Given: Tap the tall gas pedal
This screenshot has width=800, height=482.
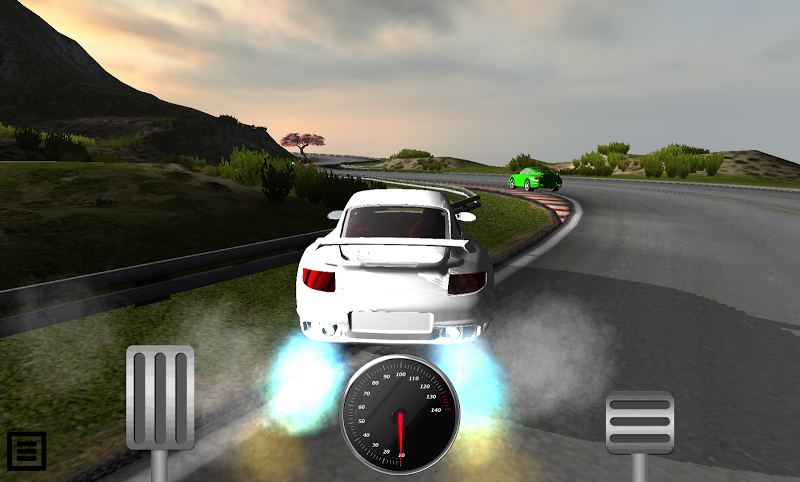Looking at the screenshot, I should [160, 397].
